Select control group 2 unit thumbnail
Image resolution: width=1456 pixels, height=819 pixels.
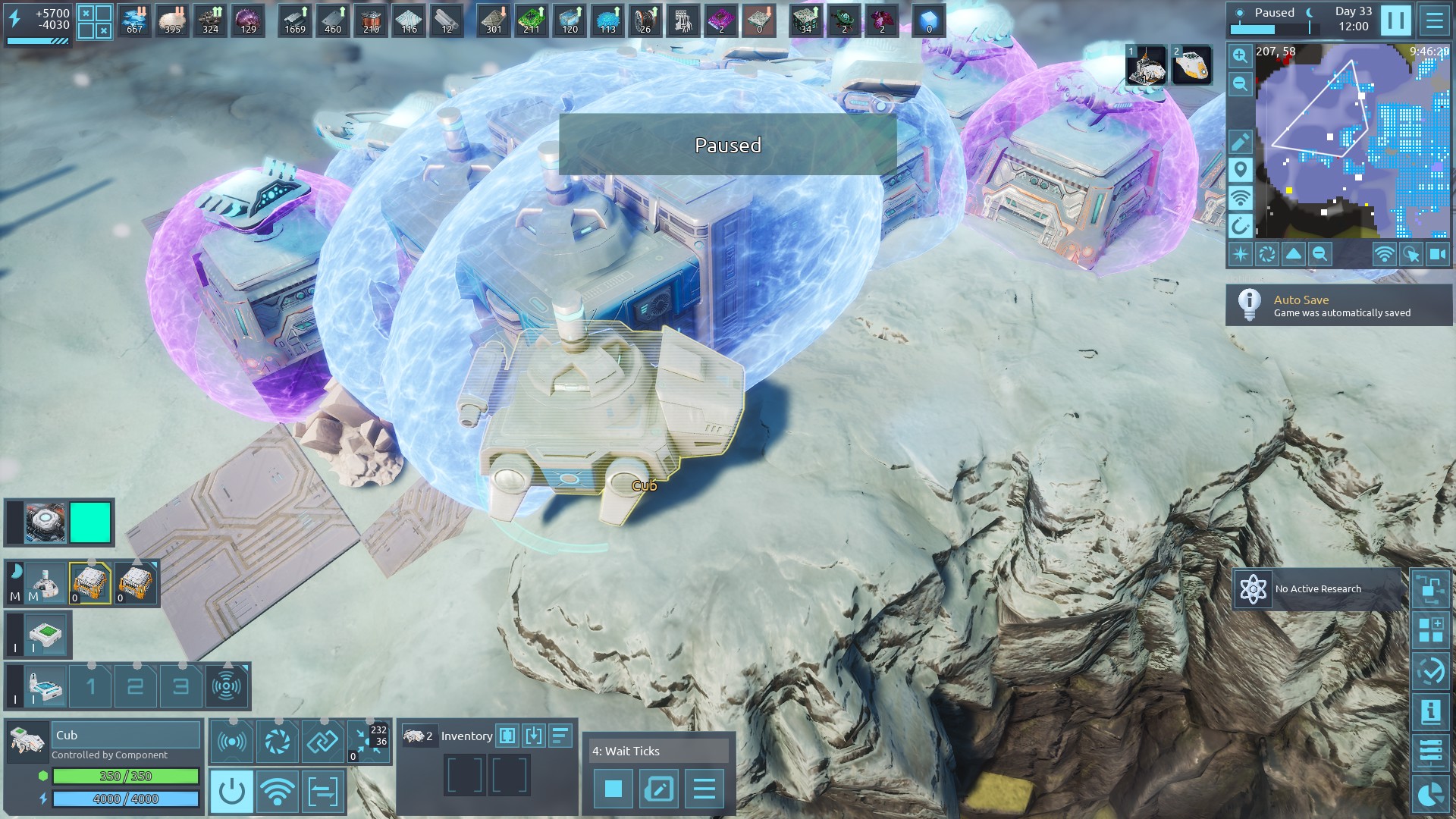tap(1191, 65)
